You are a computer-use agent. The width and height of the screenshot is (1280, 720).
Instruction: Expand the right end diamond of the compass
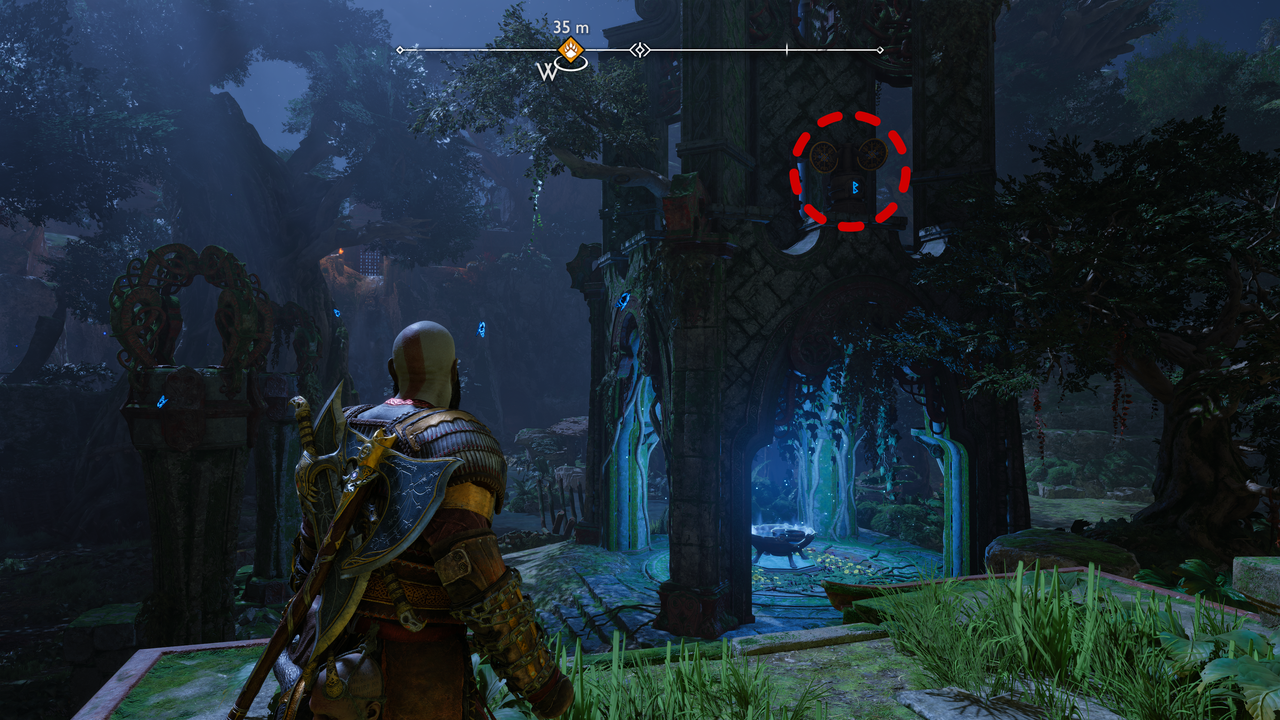pos(879,48)
